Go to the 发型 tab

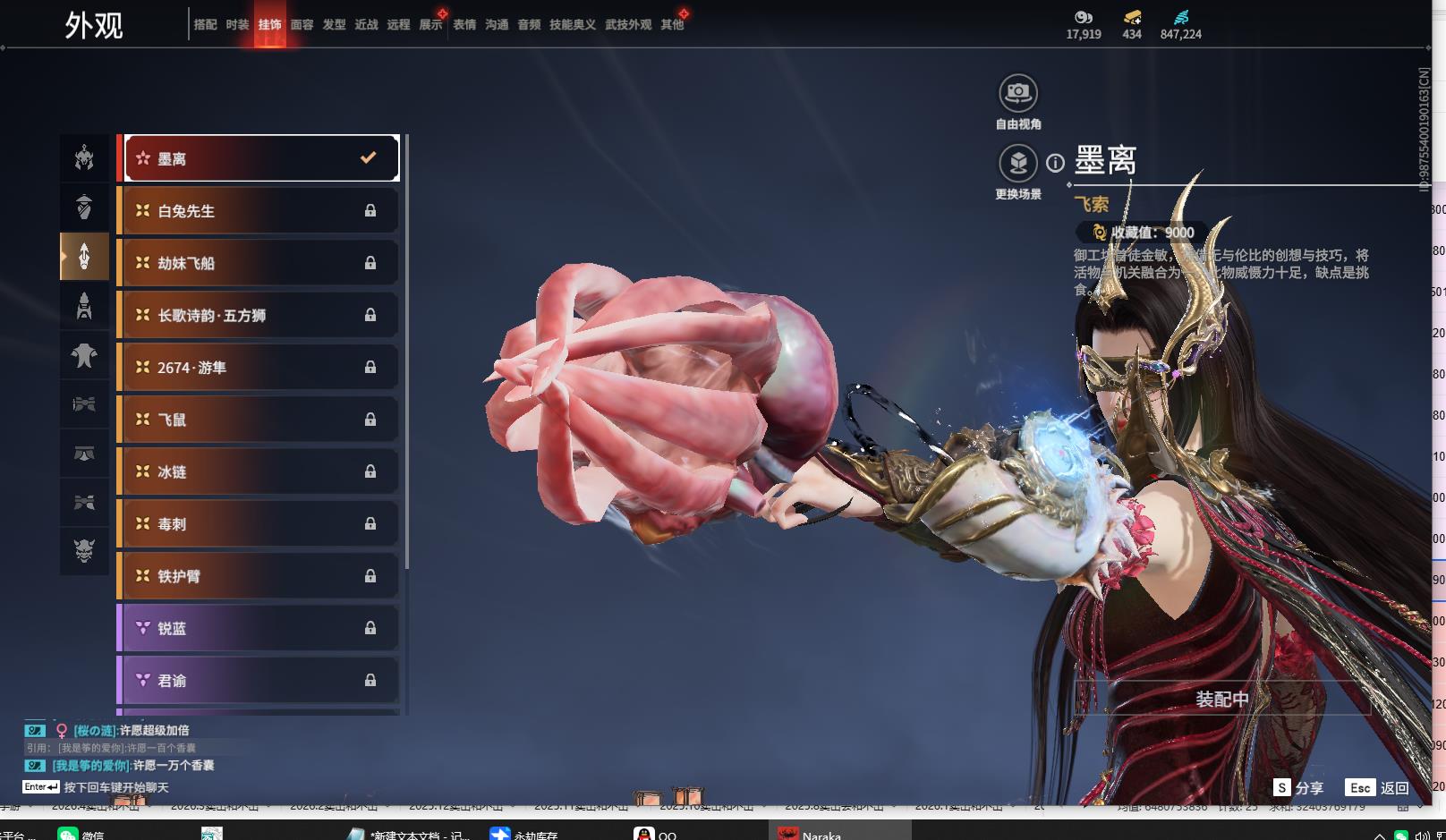point(334,25)
